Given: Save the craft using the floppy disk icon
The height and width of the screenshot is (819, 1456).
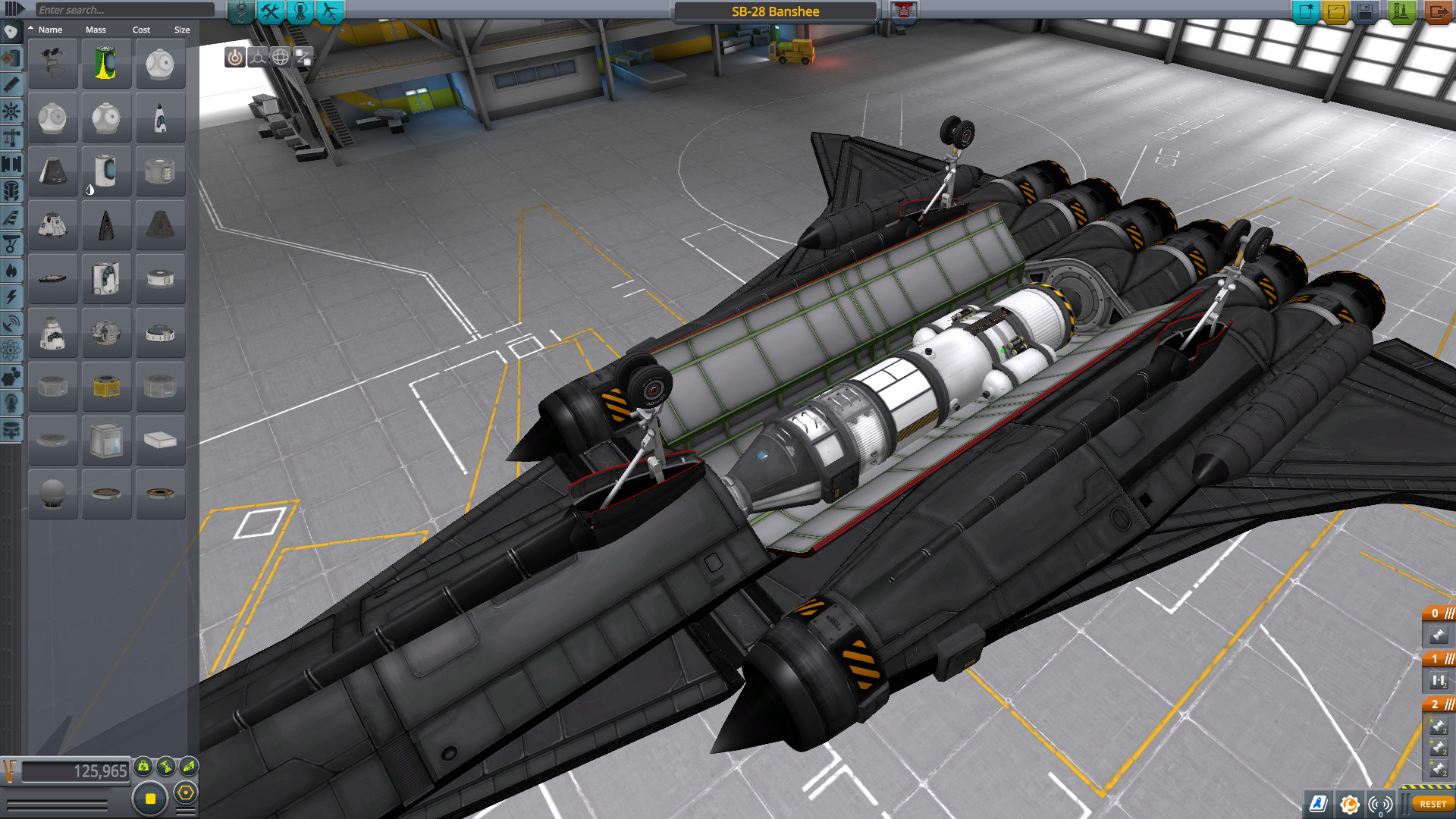Looking at the screenshot, I should tap(1367, 10).
